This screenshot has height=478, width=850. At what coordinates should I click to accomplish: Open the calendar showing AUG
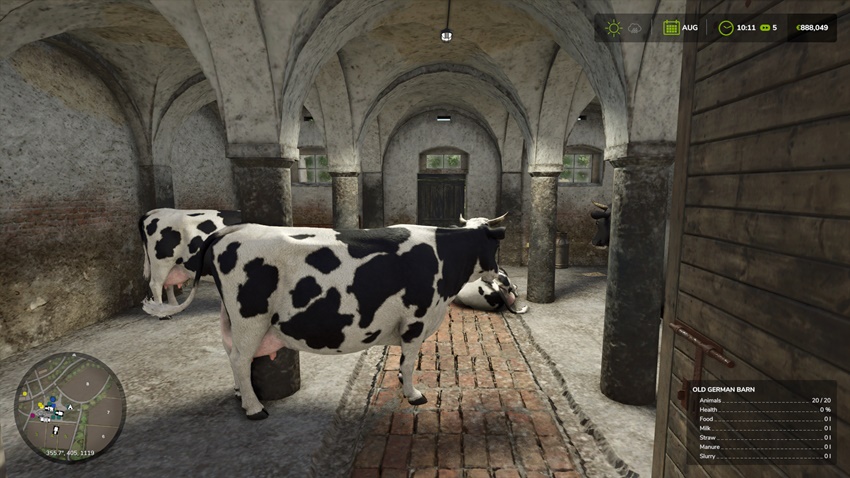pyautogui.click(x=672, y=28)
